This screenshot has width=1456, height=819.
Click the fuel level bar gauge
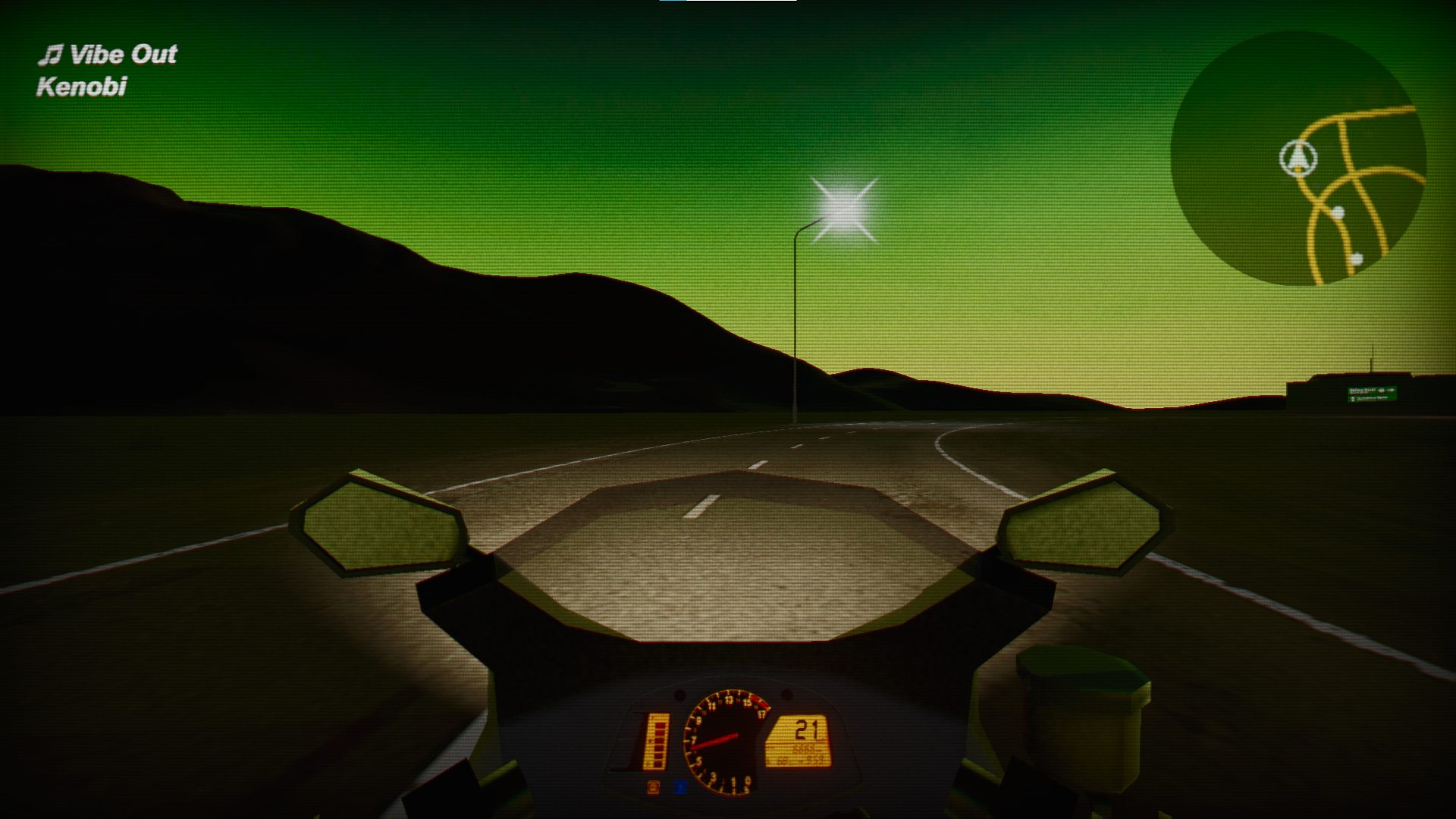coord(657,741)
